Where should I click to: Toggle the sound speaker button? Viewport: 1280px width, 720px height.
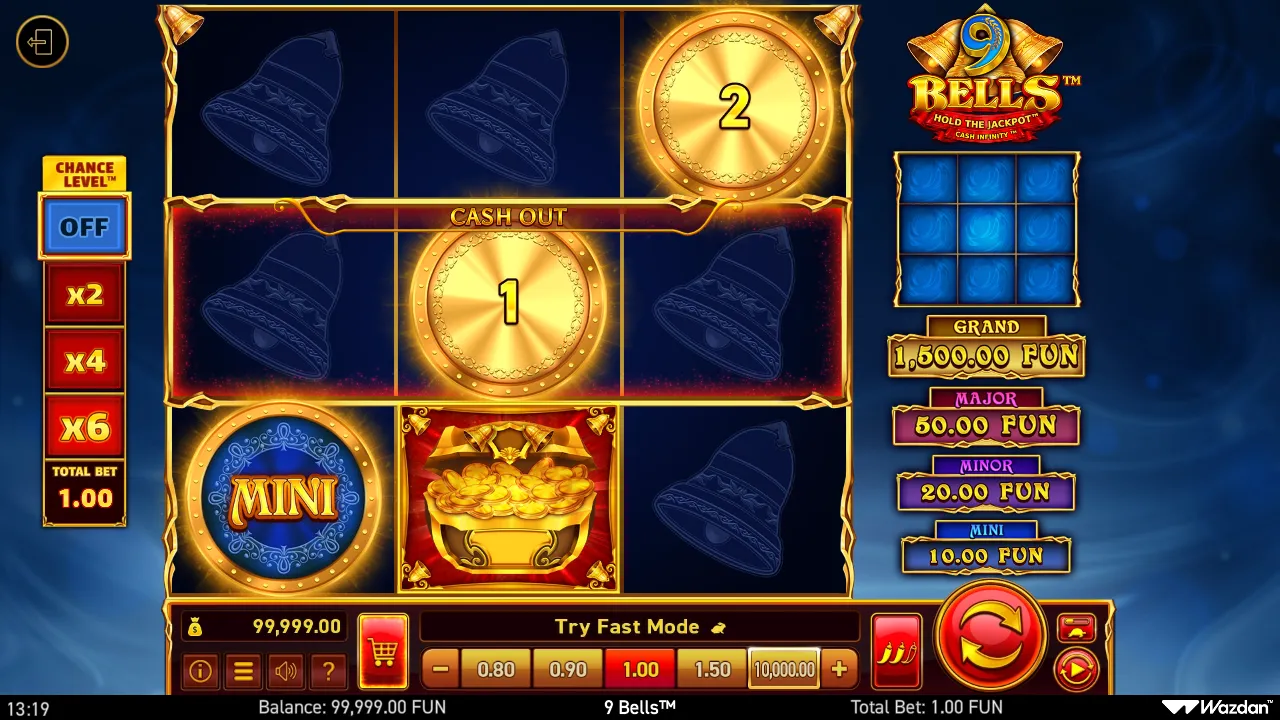coord(286,671)
